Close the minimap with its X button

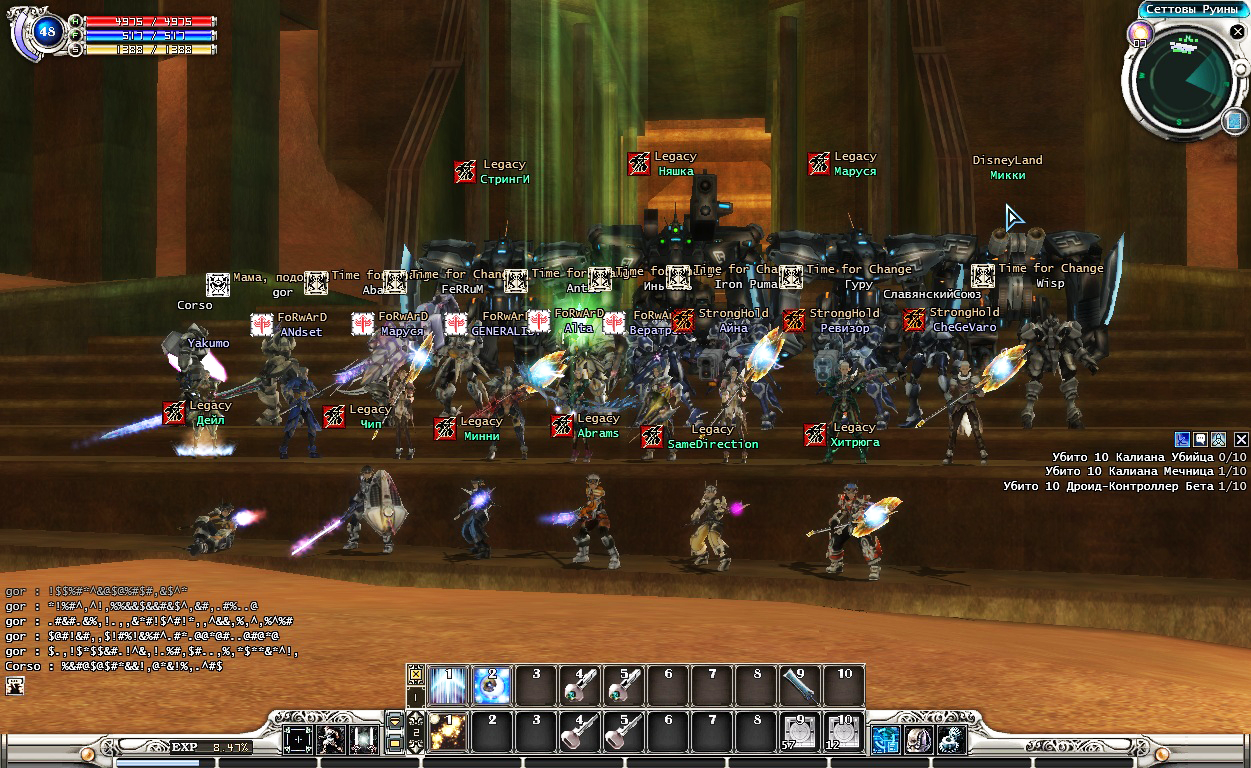(x=1237, y=32)
